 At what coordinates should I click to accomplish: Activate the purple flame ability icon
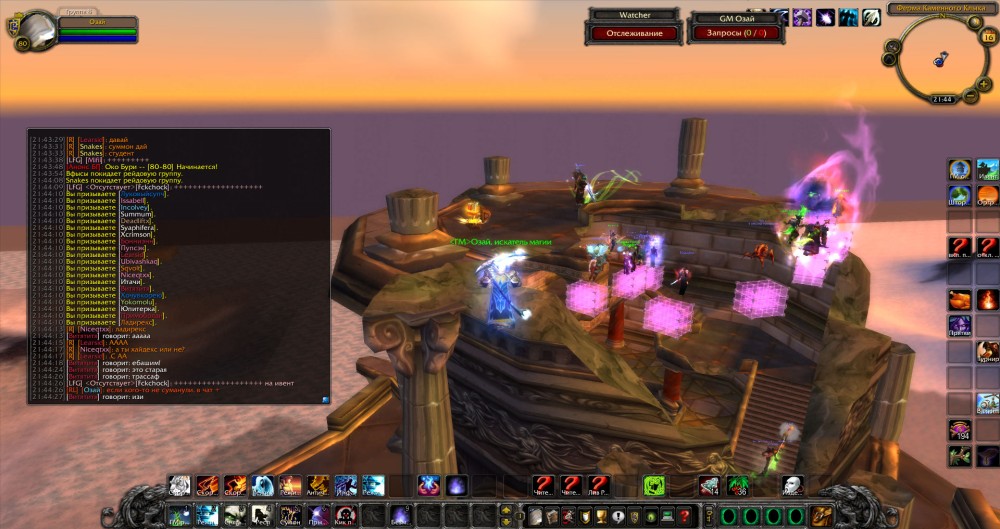click(456, 487)
